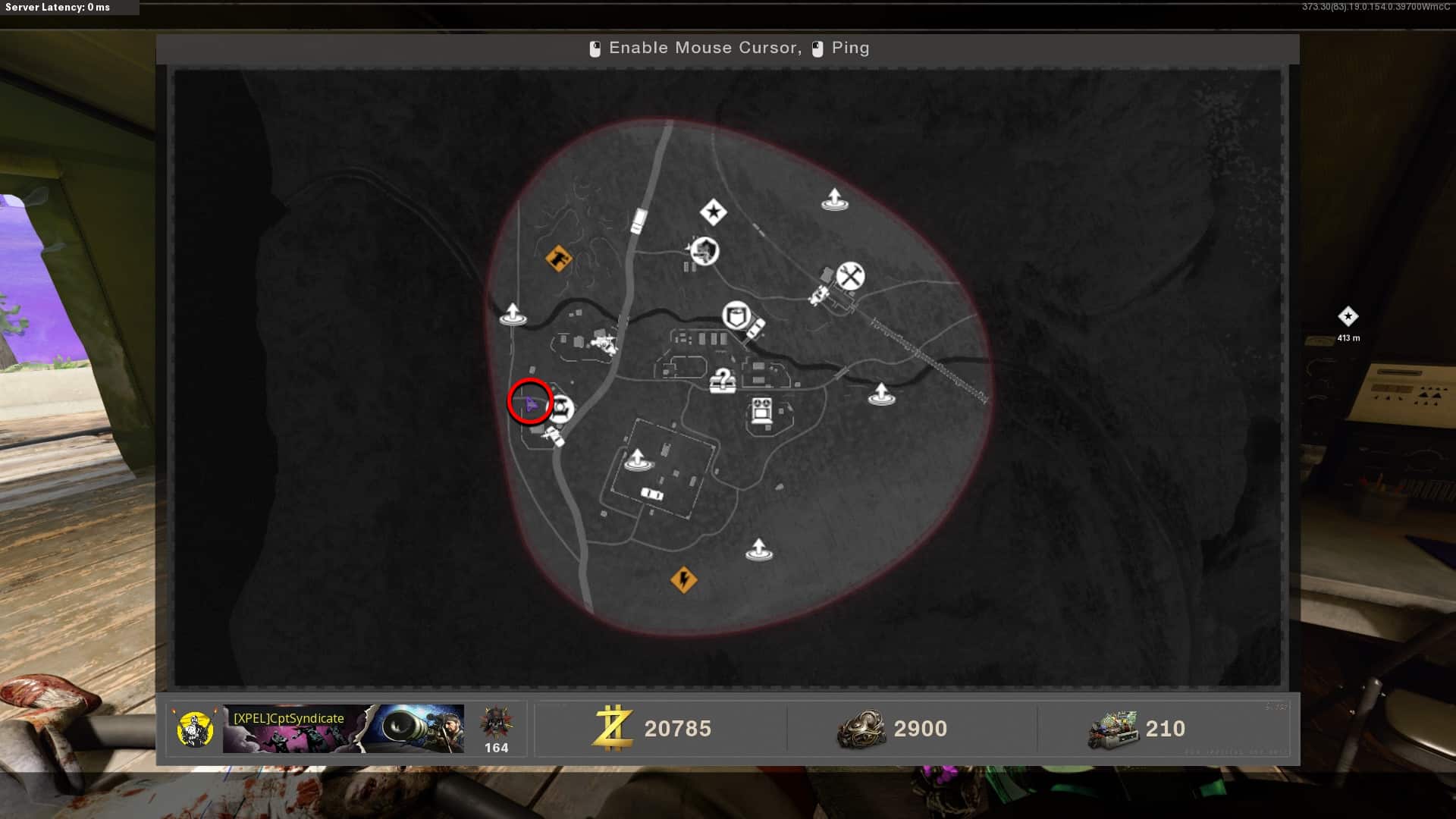
Task: Select the circular marker beside the player arrow
Action: pos(561,409)
